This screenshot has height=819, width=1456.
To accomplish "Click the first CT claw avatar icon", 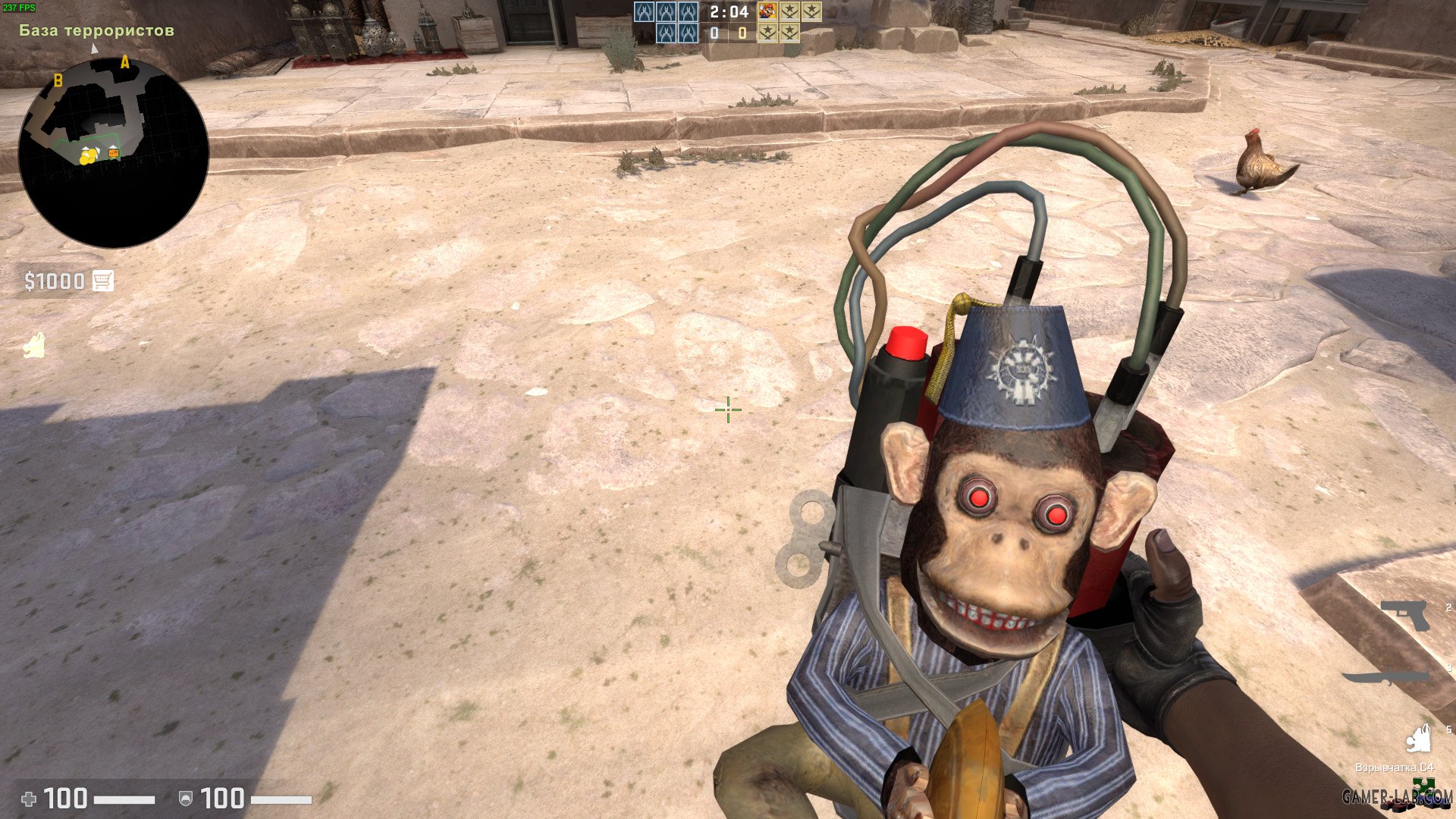I will click(x=643, y=14).
